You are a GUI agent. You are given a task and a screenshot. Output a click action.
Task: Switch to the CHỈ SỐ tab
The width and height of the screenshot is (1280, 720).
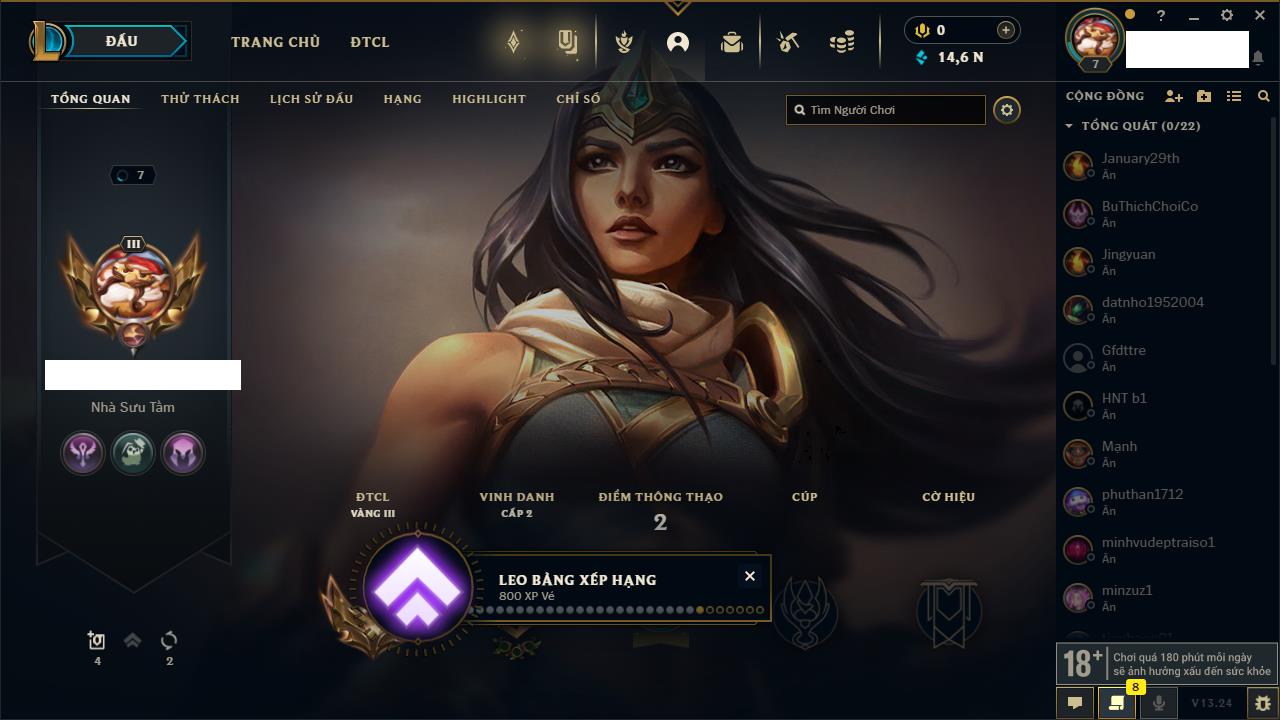pyautogui.click(x=578, y=99)
